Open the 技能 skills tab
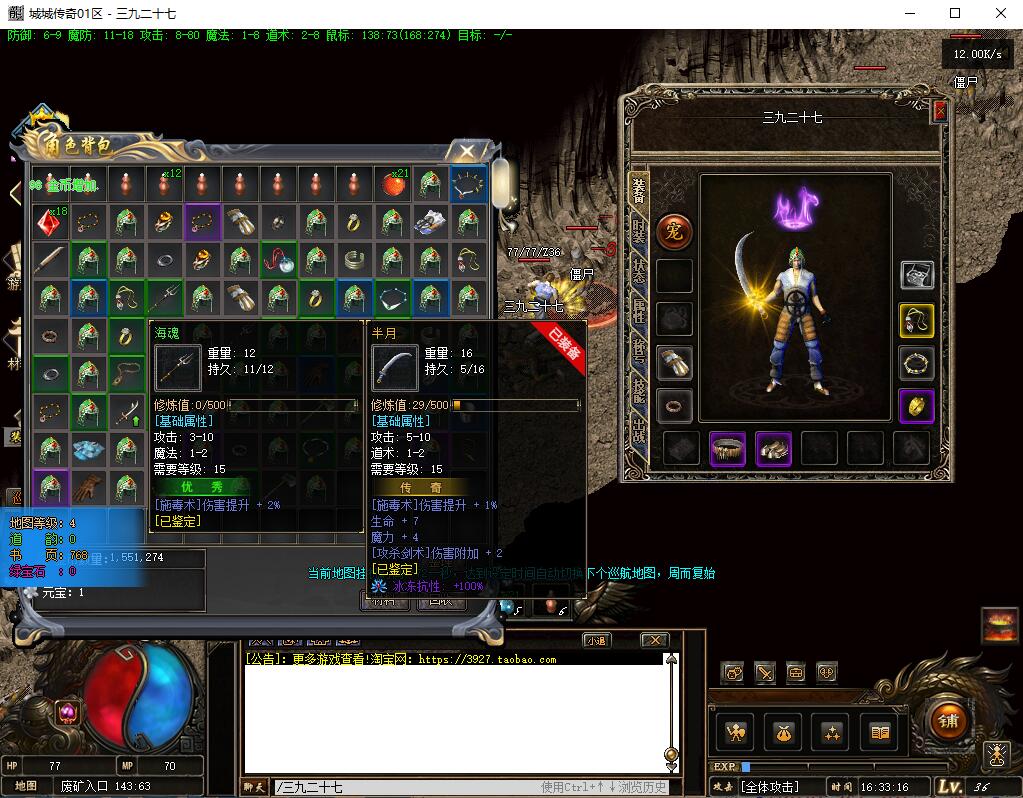1023x798 pixels. (x=638, y=393)
